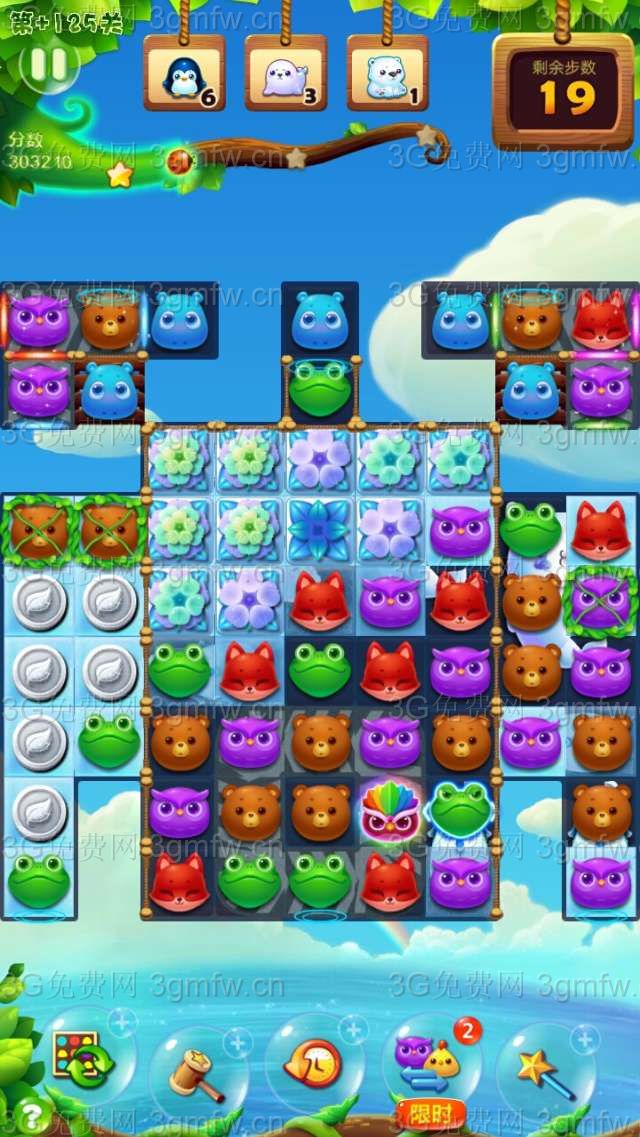
Task: Pick the frog tile inside the wooden cage
Action: [320, 389]
